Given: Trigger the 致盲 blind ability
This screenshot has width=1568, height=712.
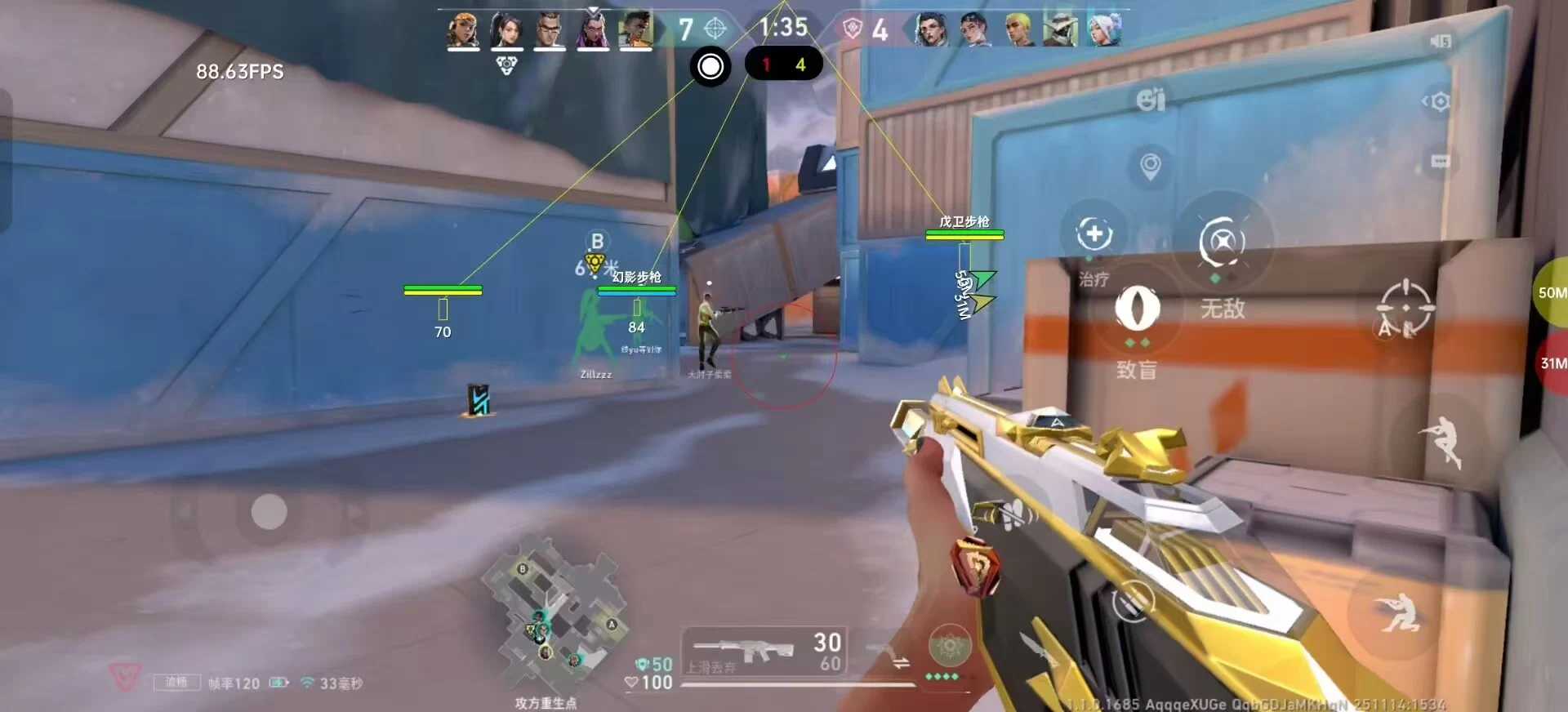Looking at the screenshot, I should (x=1136, y=309).
